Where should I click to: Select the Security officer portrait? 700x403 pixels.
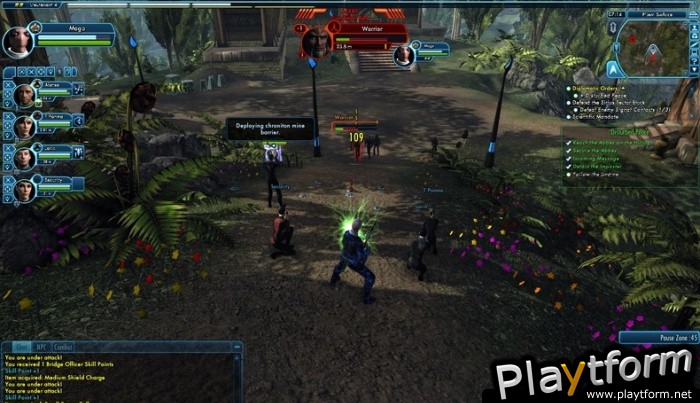pyautogui.click(x=23, y=187)
